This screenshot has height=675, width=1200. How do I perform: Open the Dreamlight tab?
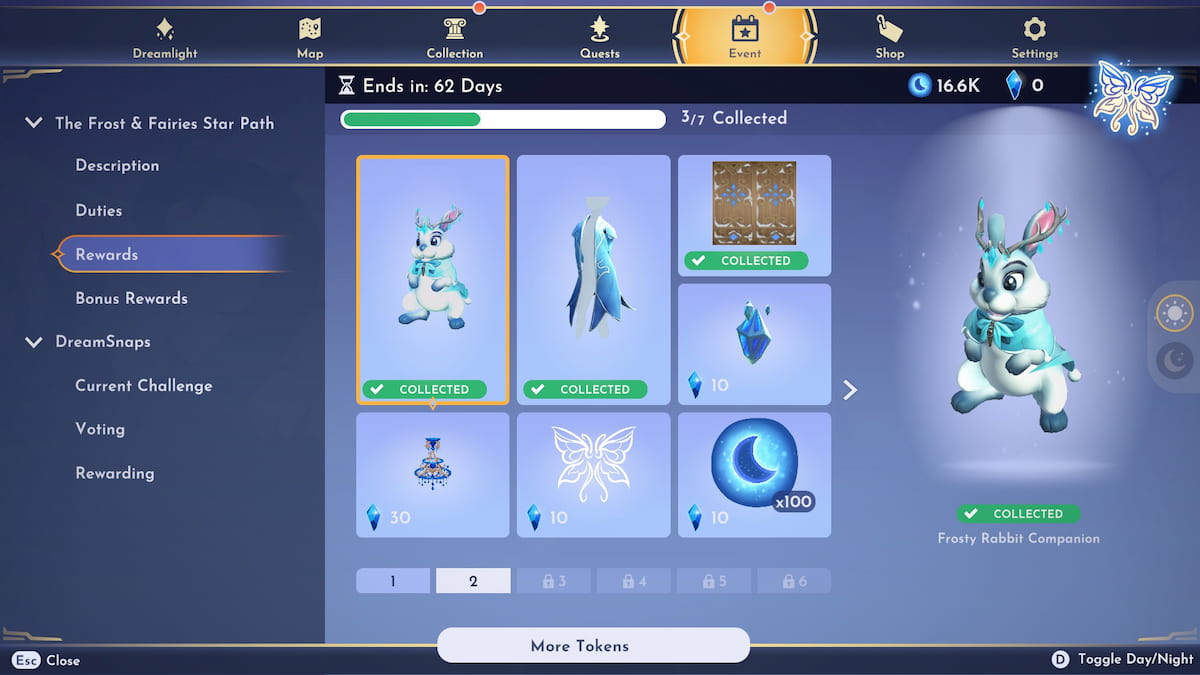pyautogui.click(x=165, y=38)
